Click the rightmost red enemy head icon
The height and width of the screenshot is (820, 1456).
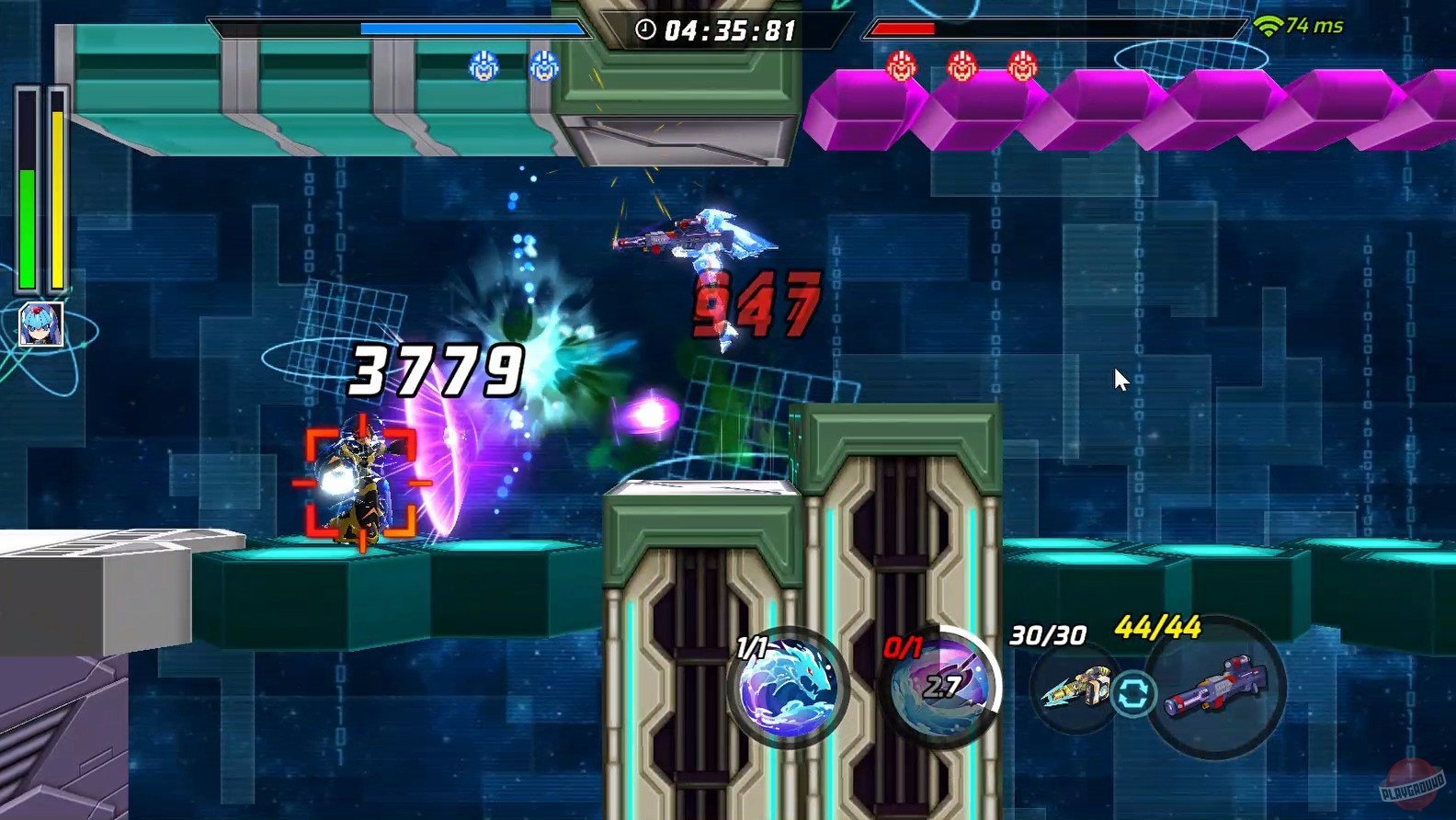(x=1022, y=66)
